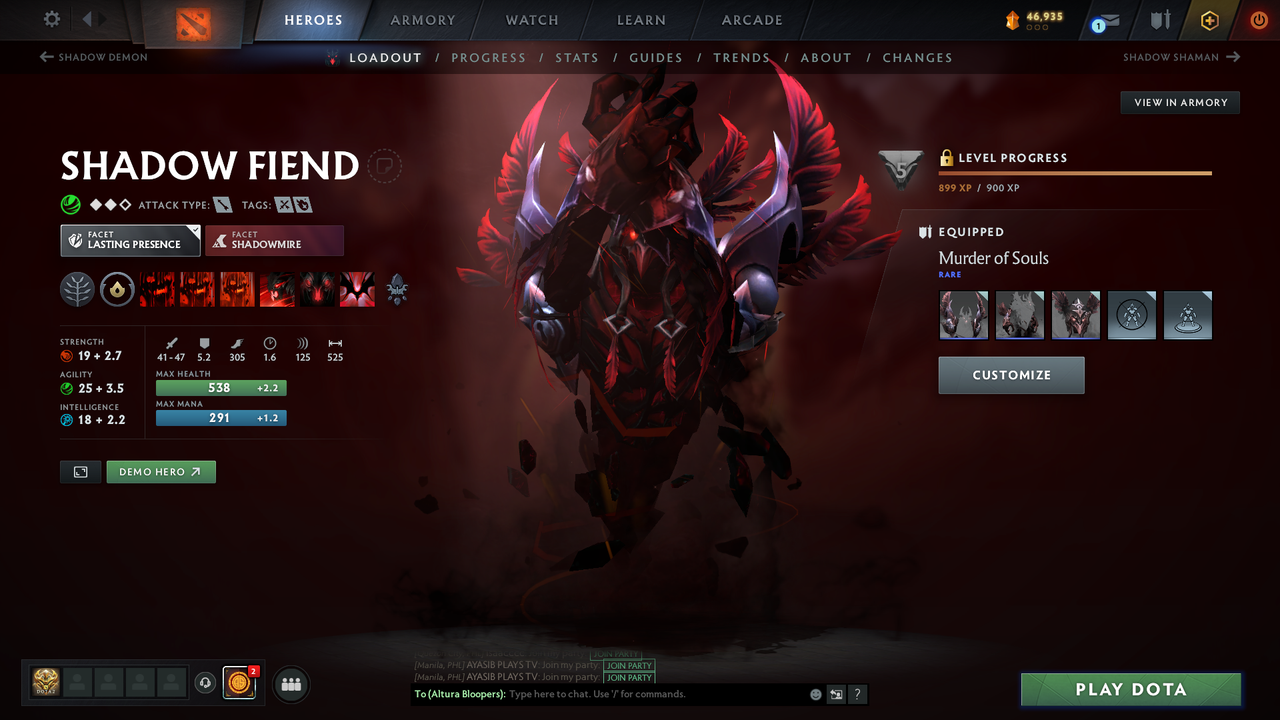
Task: Open the talent tree icon
Action: point(77,289)
